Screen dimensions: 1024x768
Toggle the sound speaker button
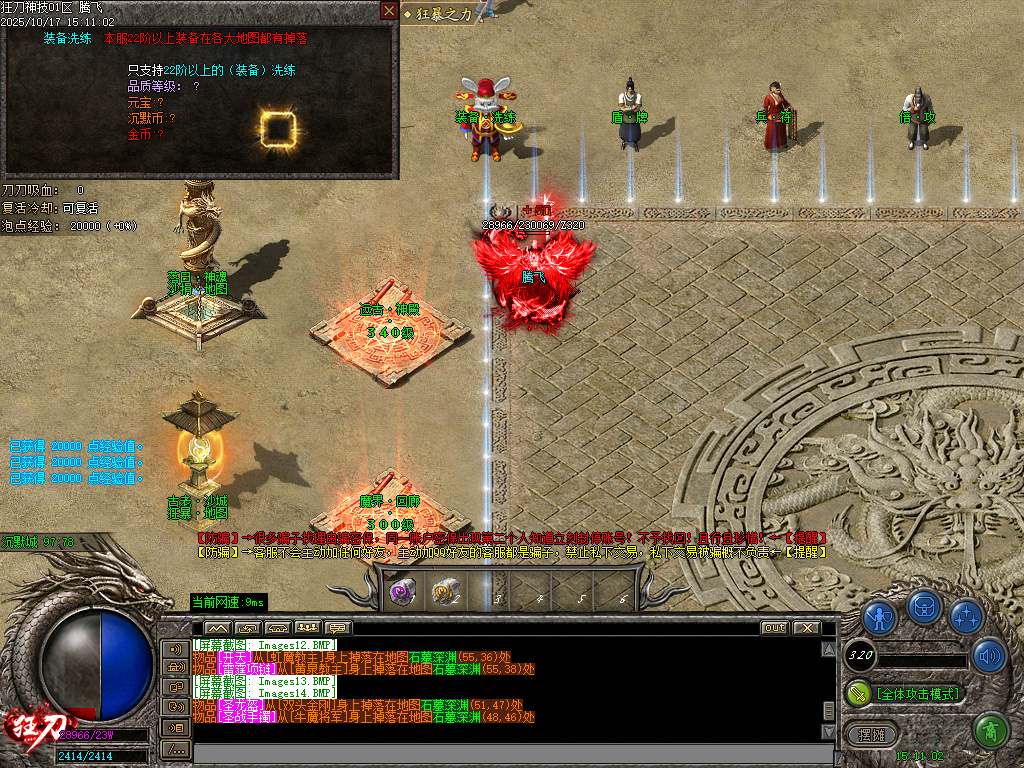click(x=988, y=655)
